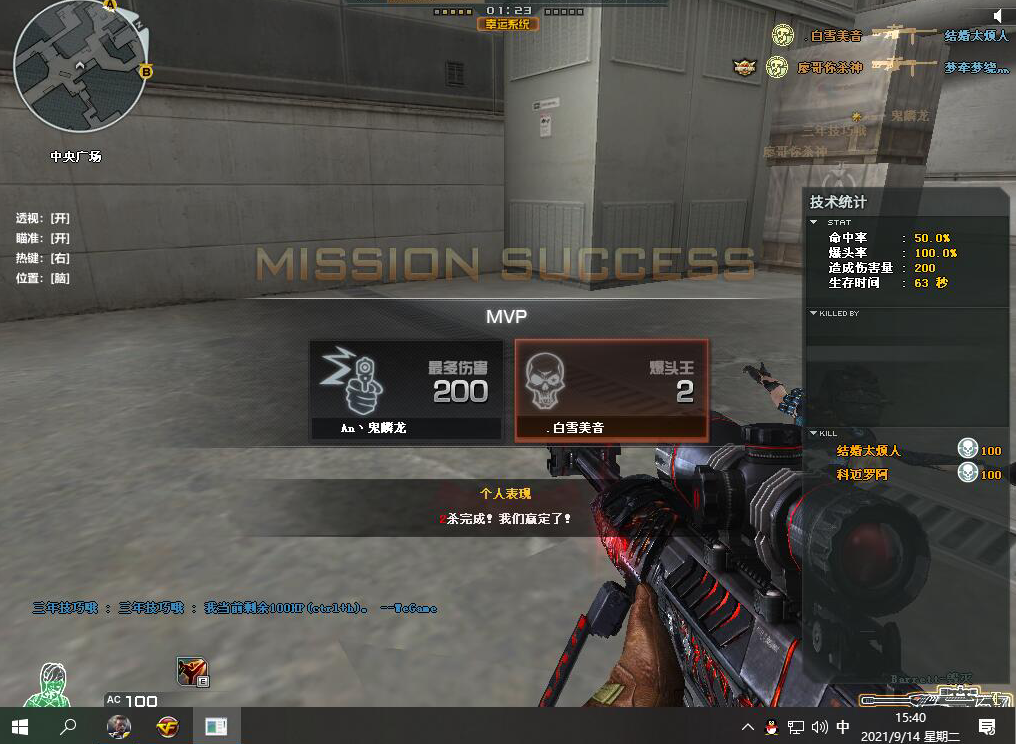Open the Windows Start menu
The image size is (1016, 744).
20,726
